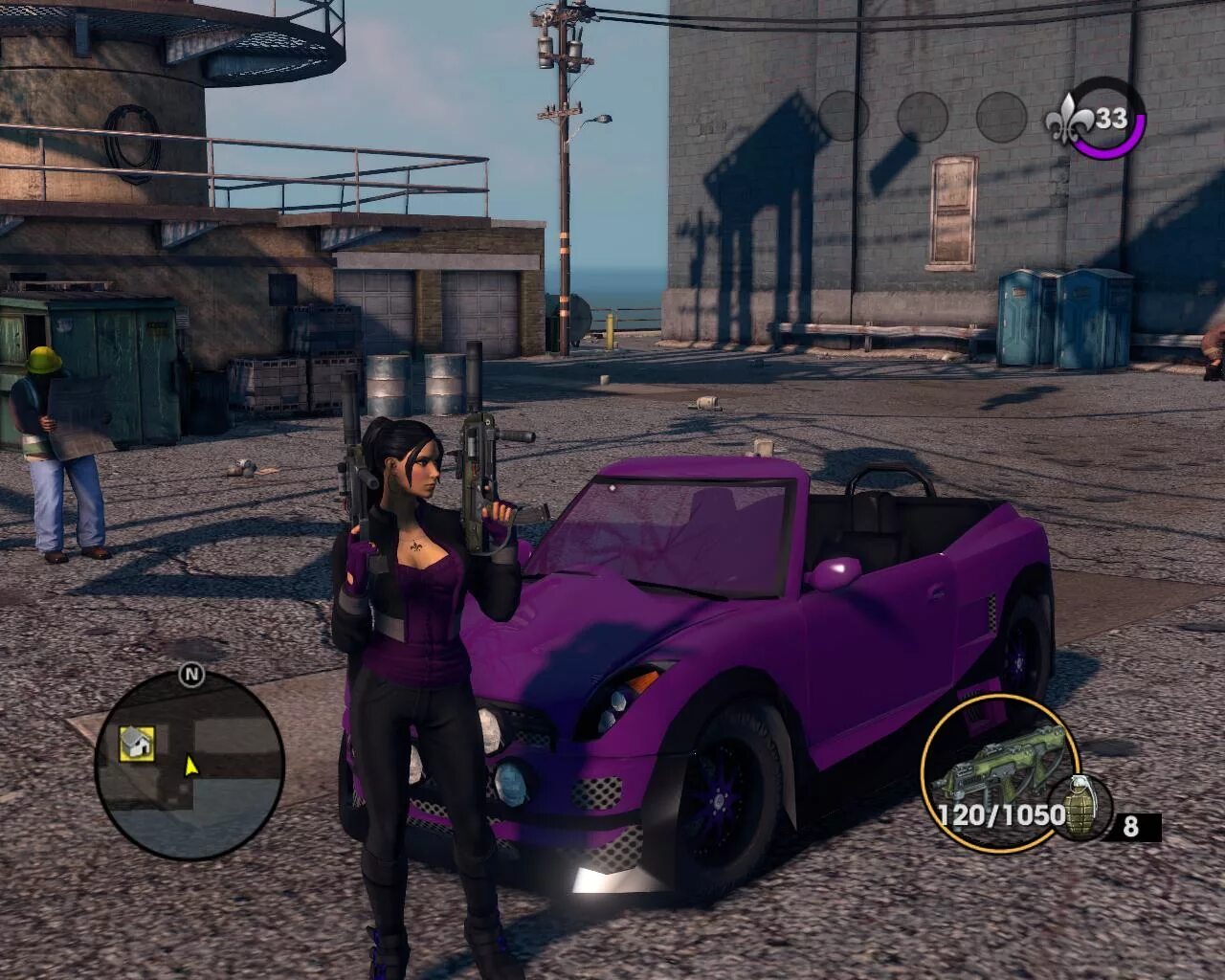Viewport: 1225px width, 980px height.
Task: Click the circular minimap
Action: (189, 762)
